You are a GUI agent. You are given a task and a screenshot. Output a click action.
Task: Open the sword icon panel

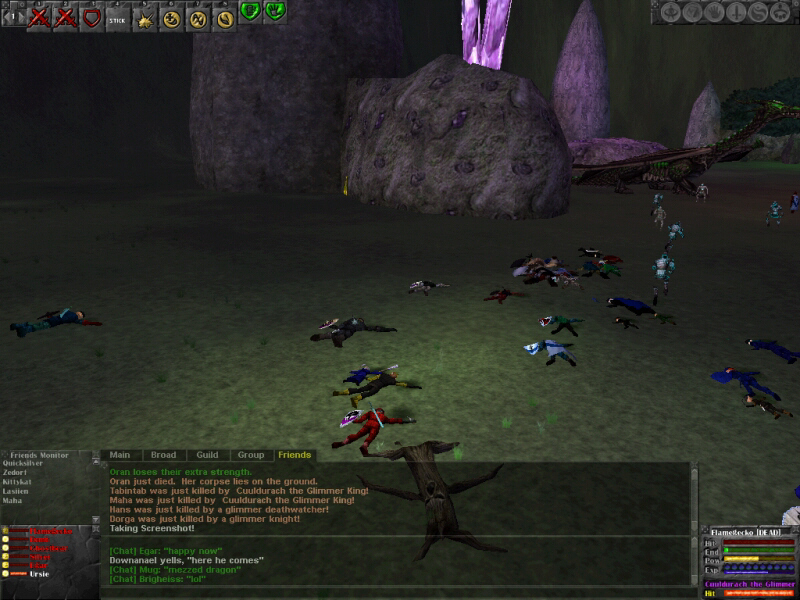point(736,12)
